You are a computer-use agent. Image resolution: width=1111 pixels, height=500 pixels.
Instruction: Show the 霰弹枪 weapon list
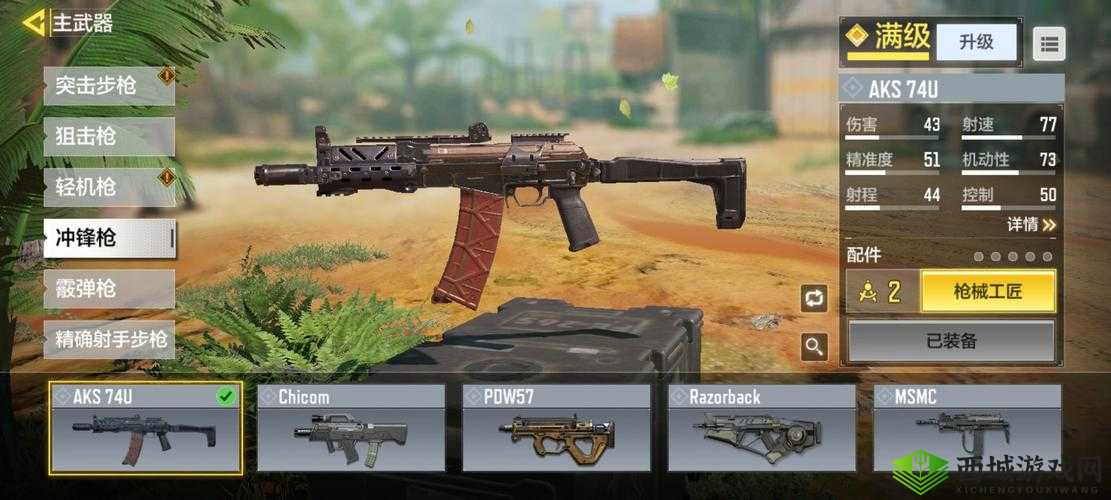click(x=109, y=289)
